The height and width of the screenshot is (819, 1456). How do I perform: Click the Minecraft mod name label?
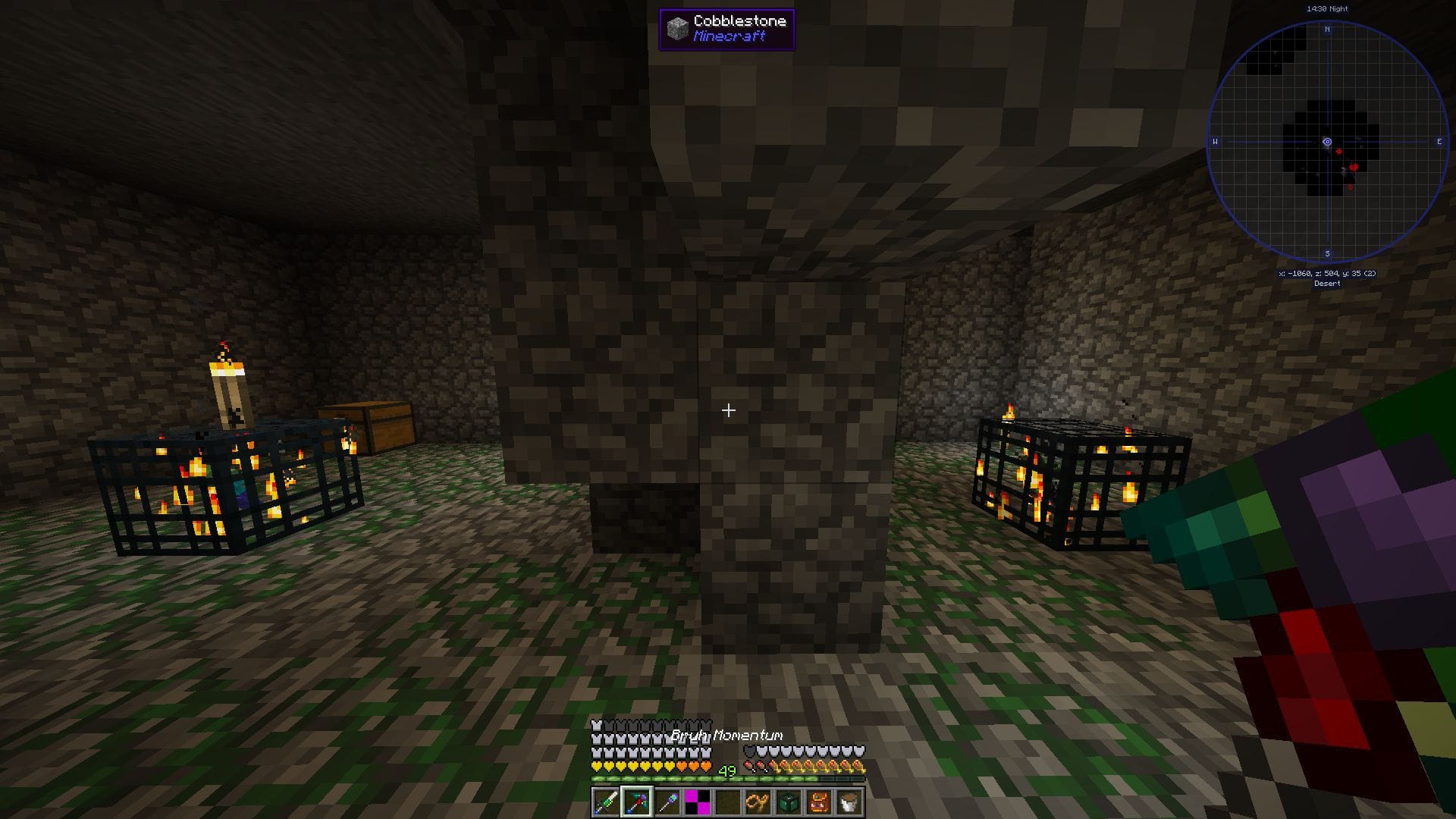pos(728,36)
